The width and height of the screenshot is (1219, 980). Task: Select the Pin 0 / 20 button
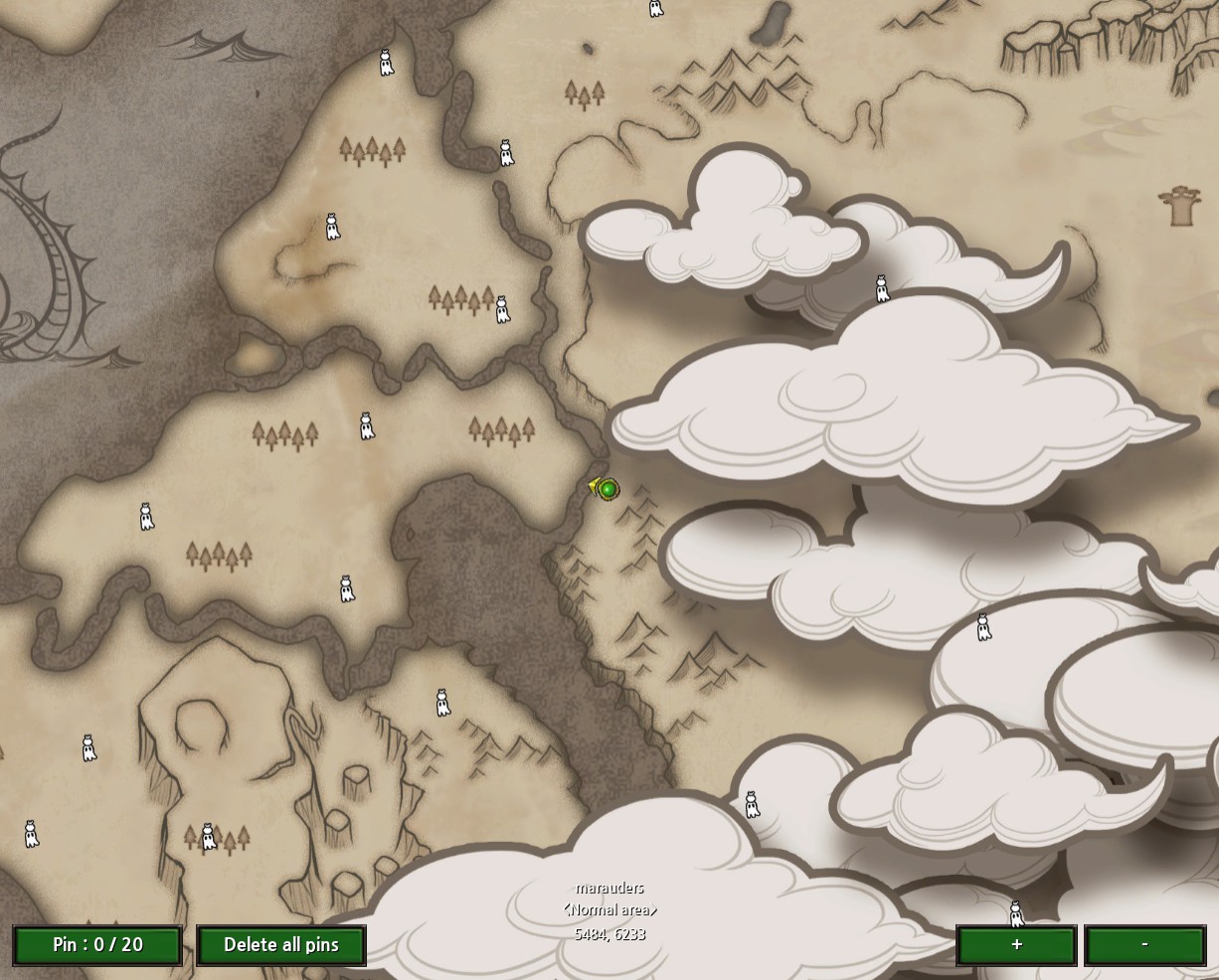[97, 945]
